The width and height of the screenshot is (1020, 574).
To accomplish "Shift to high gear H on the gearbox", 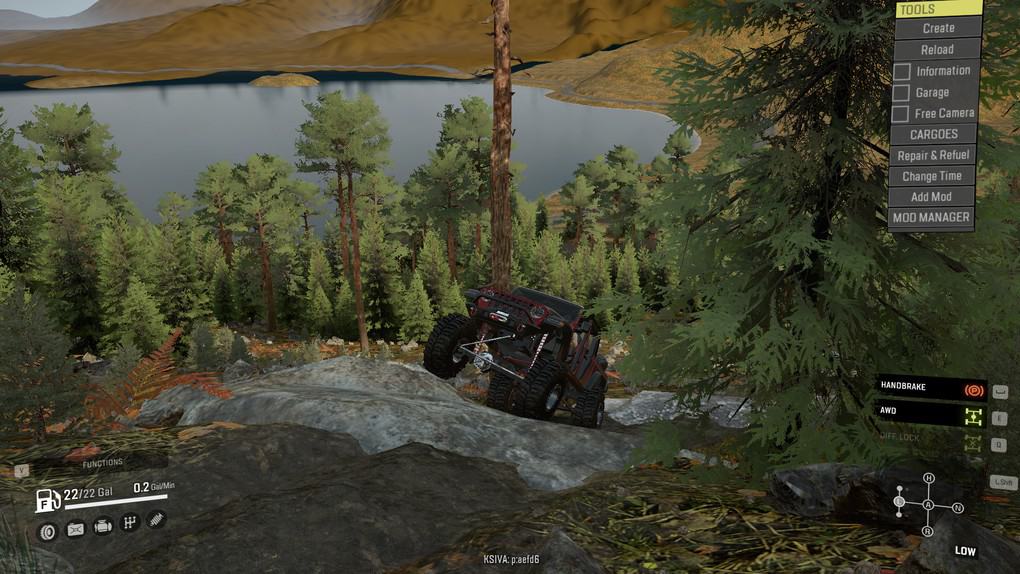I will tap(929, 478).
